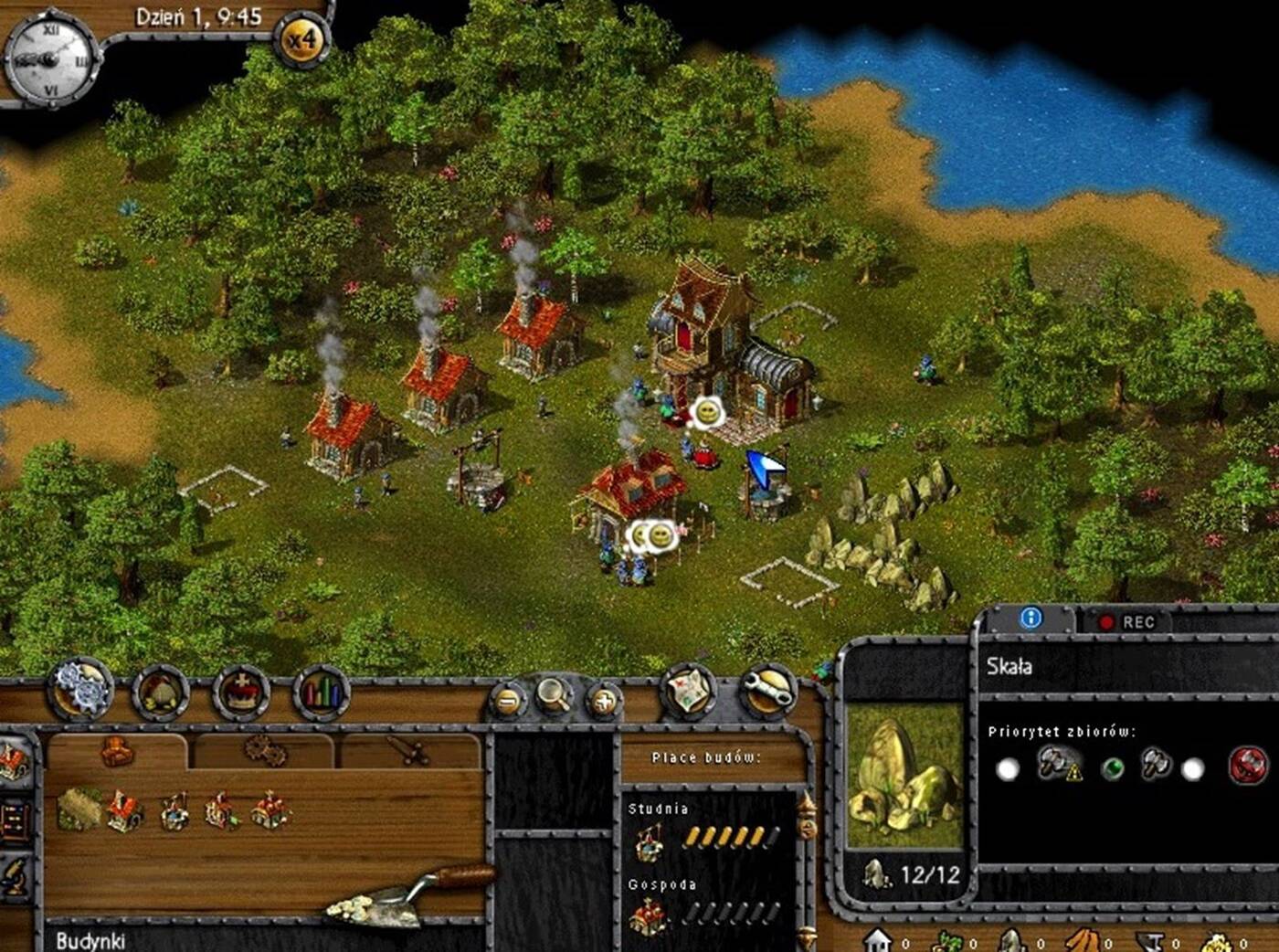Open the resource sack and basket menu

point(161,694)
